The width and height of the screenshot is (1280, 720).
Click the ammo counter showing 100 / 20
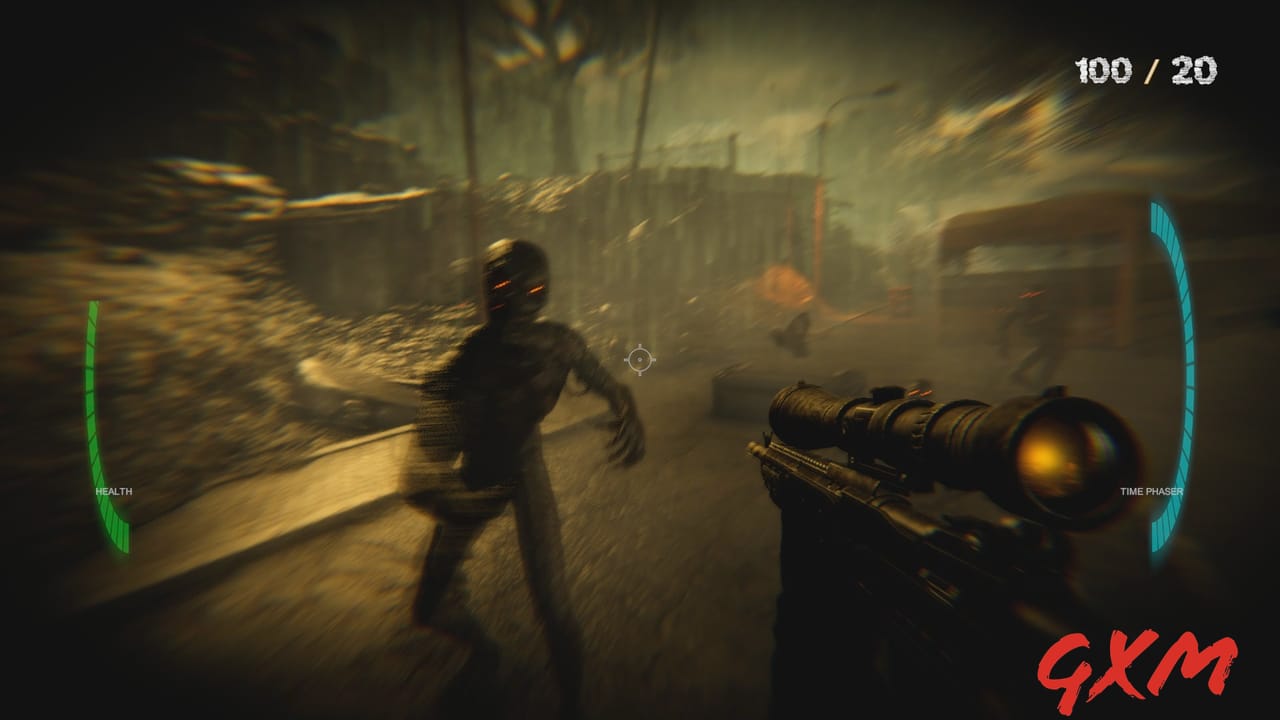point(1146,70)
